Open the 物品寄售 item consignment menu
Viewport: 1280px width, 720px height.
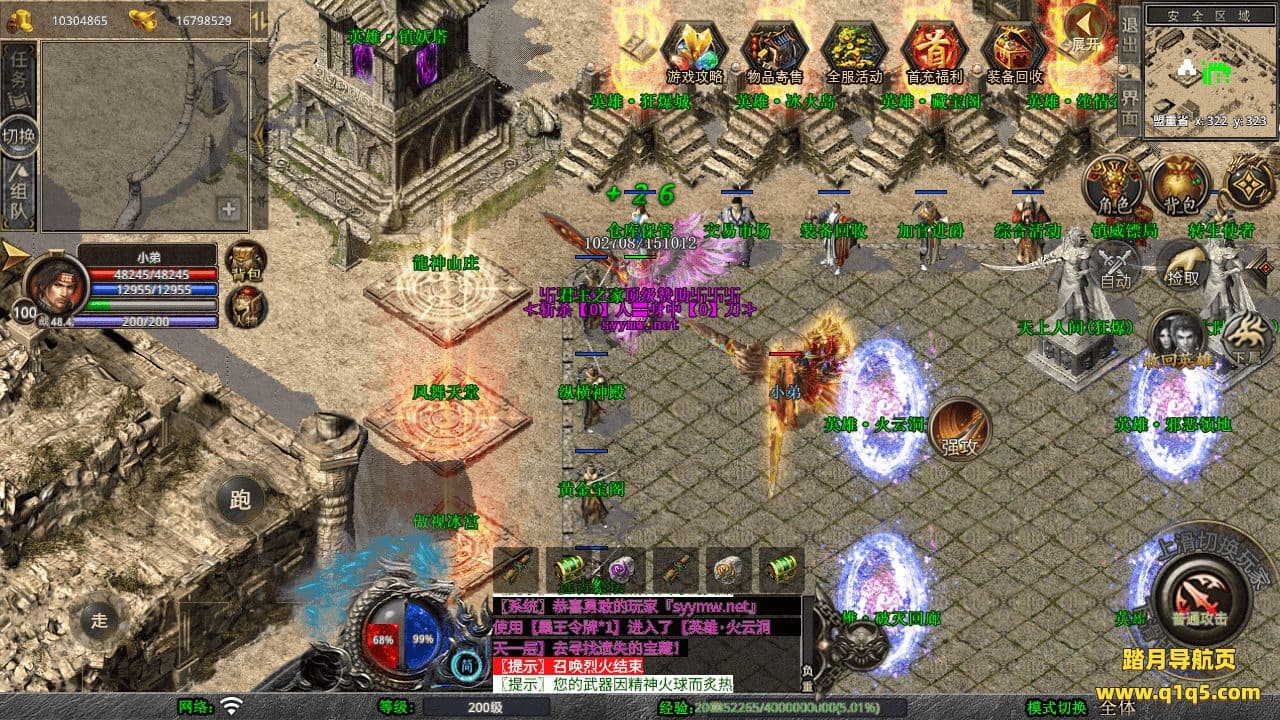[775, 50]
